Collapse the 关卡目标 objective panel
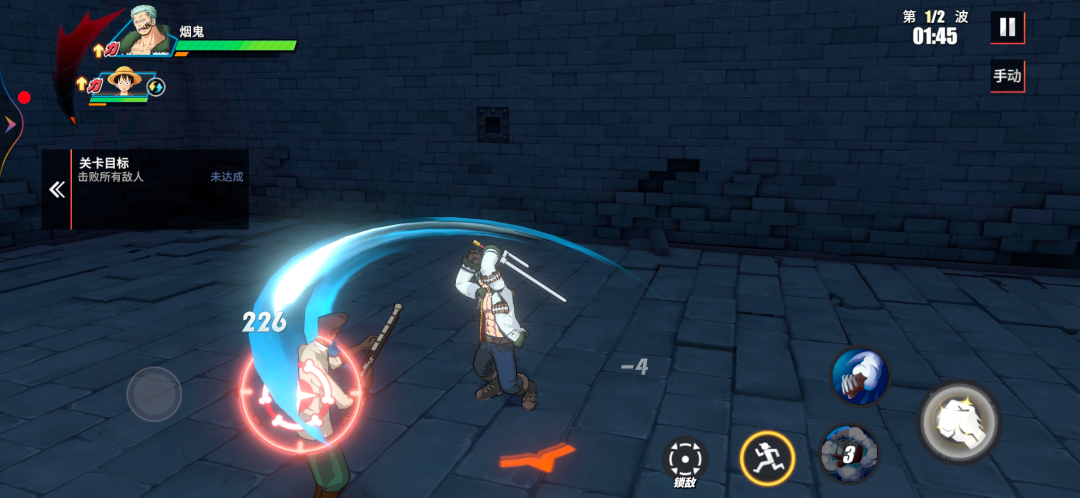 tap(57, 190)
